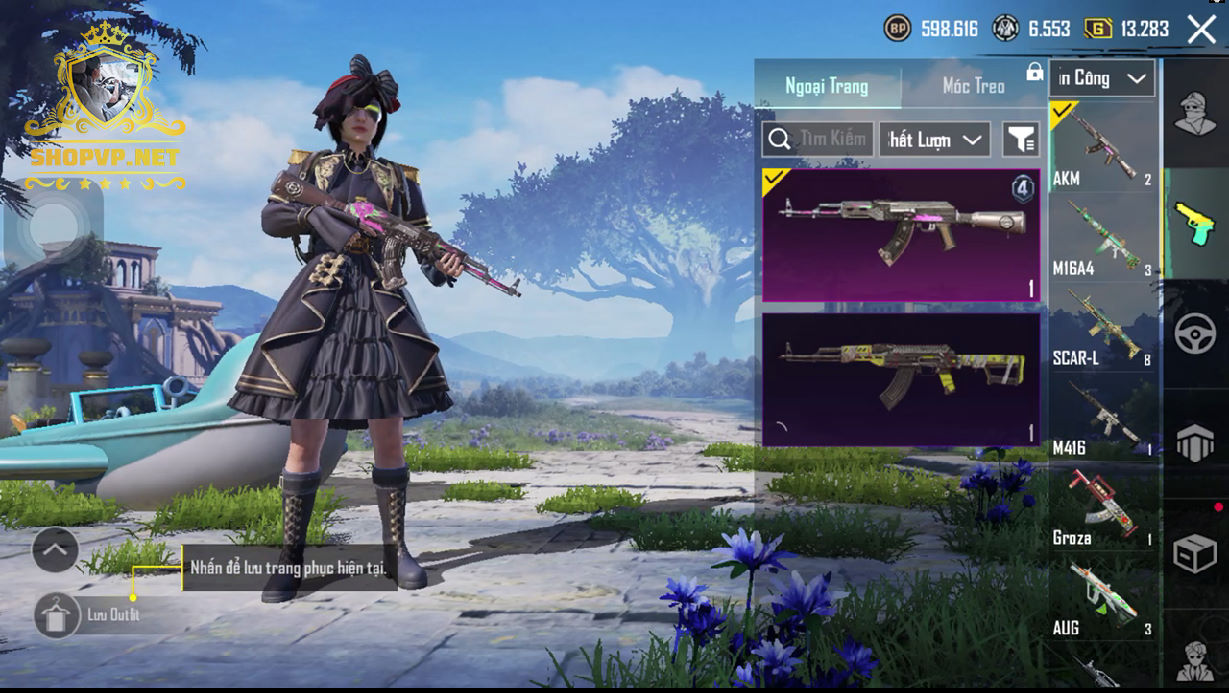Choose the yellow-striped AKM skin
This screenshot has height=693, width=1229.
(900, 379)
